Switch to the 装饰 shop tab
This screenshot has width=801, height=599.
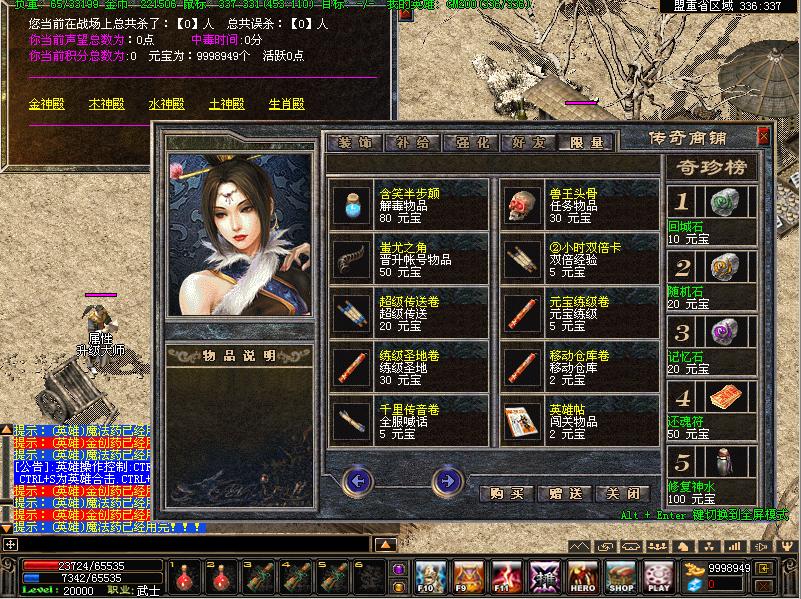[355, 143]
